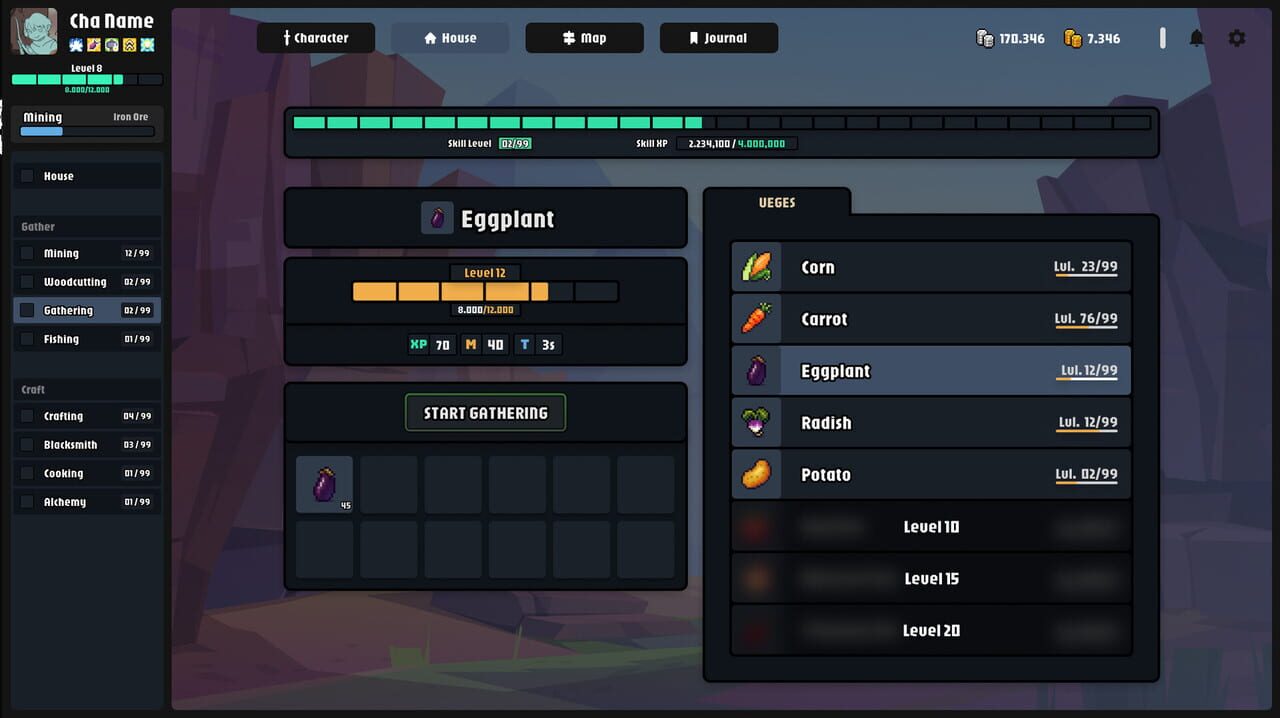Open the Cooking skill
Viewport: 1280px width, 718px height.
point(87,473)
